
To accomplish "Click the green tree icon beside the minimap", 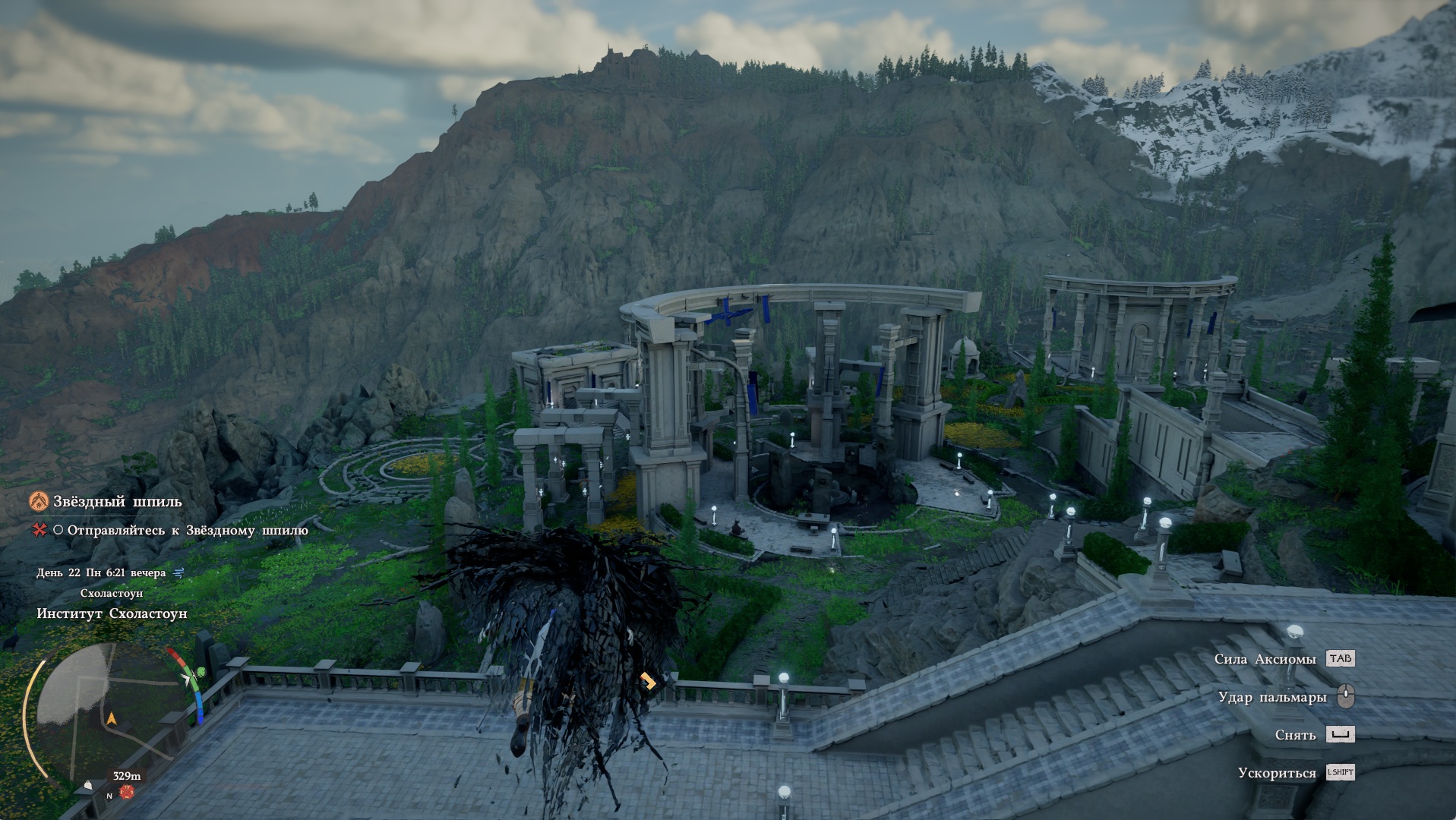I will click(x=201, y=672).
